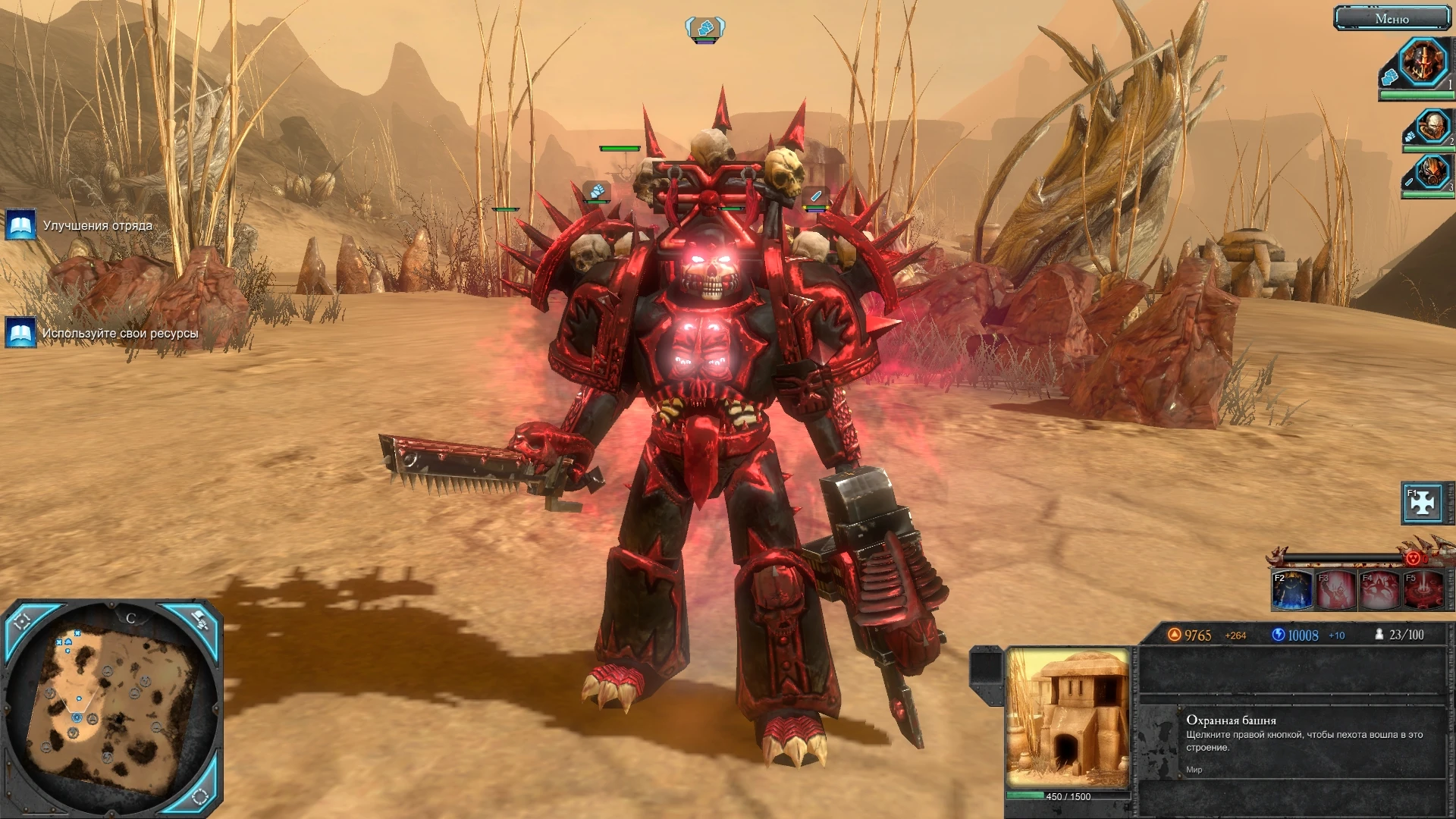Activate the F3 ability in the hotbar

click(1335, 591)
